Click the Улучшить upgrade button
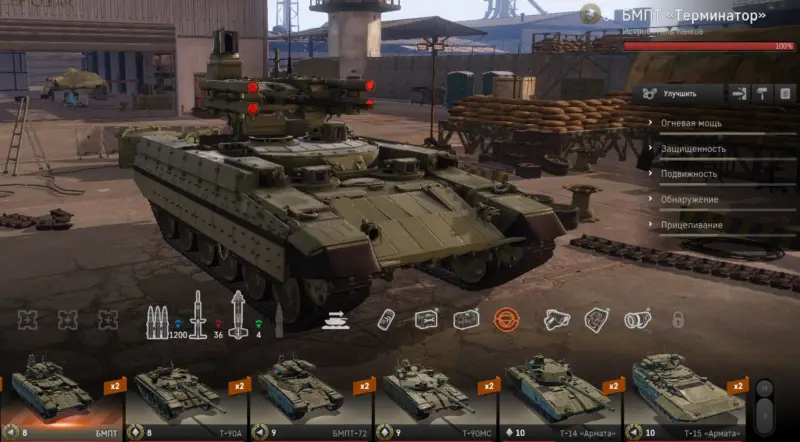Screen dimensions: 800x442 [x=678, y=93]
